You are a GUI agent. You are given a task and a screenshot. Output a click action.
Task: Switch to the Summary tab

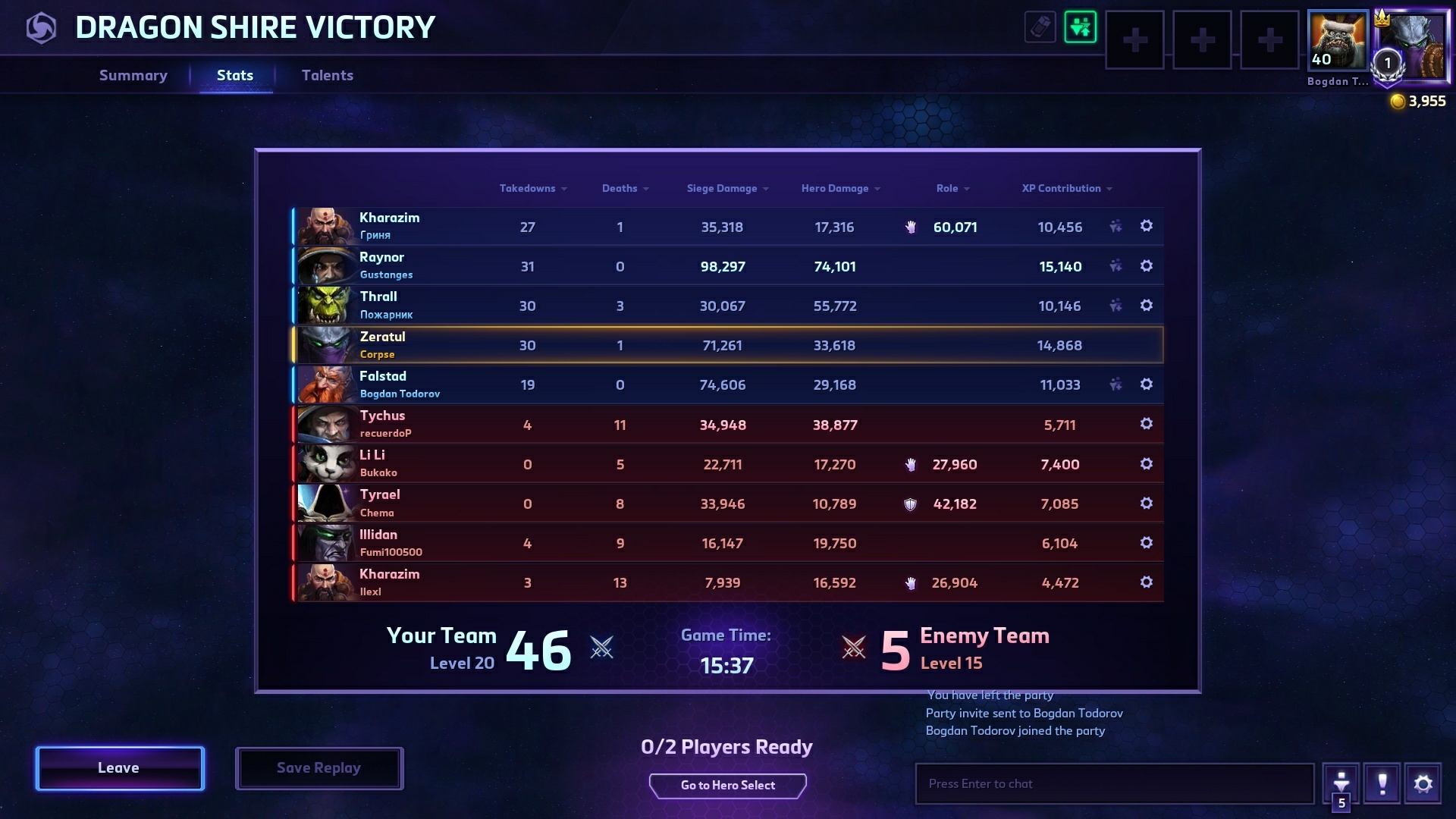click(x=133, y=75)
